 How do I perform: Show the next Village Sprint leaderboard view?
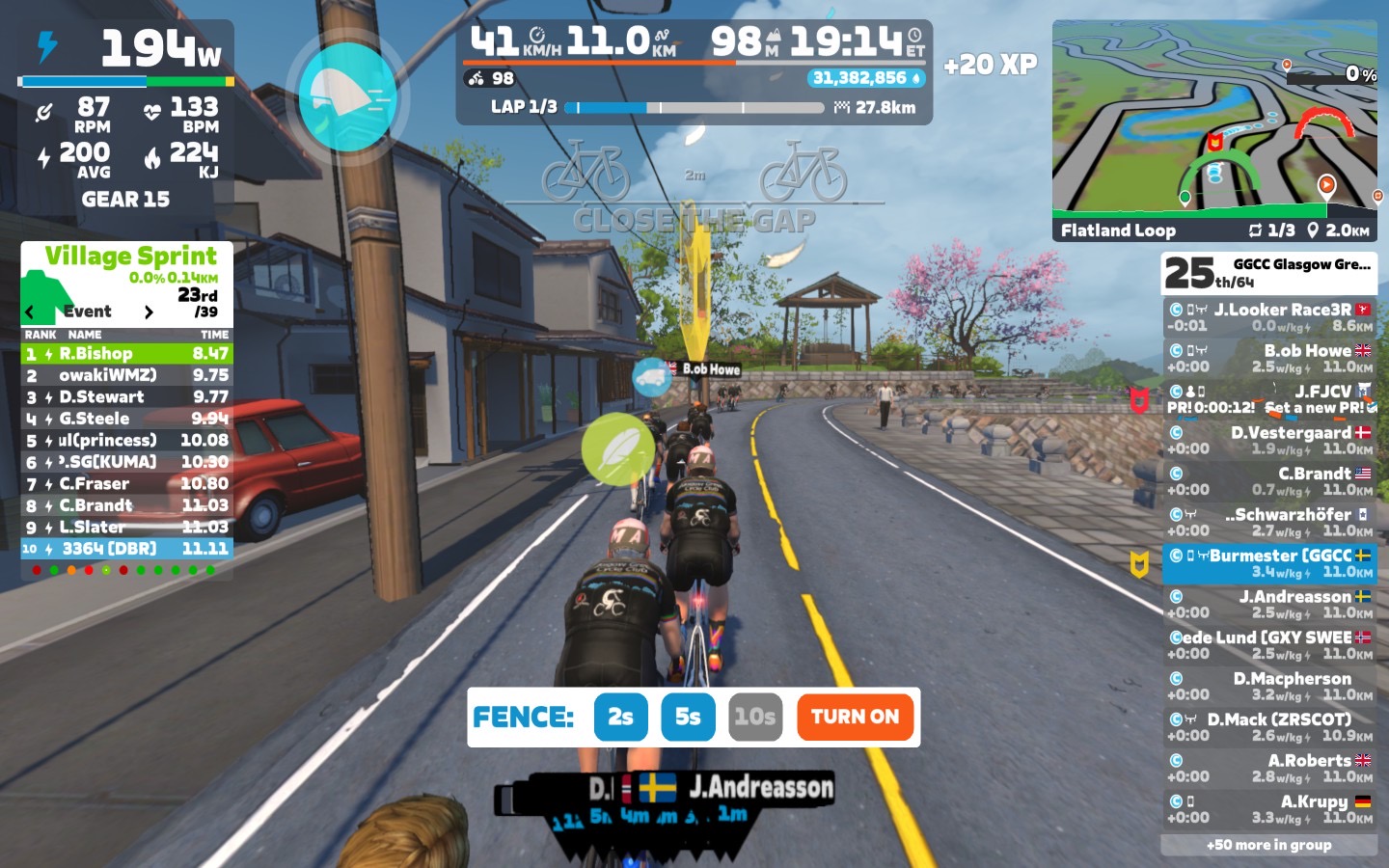pos(149,312)
